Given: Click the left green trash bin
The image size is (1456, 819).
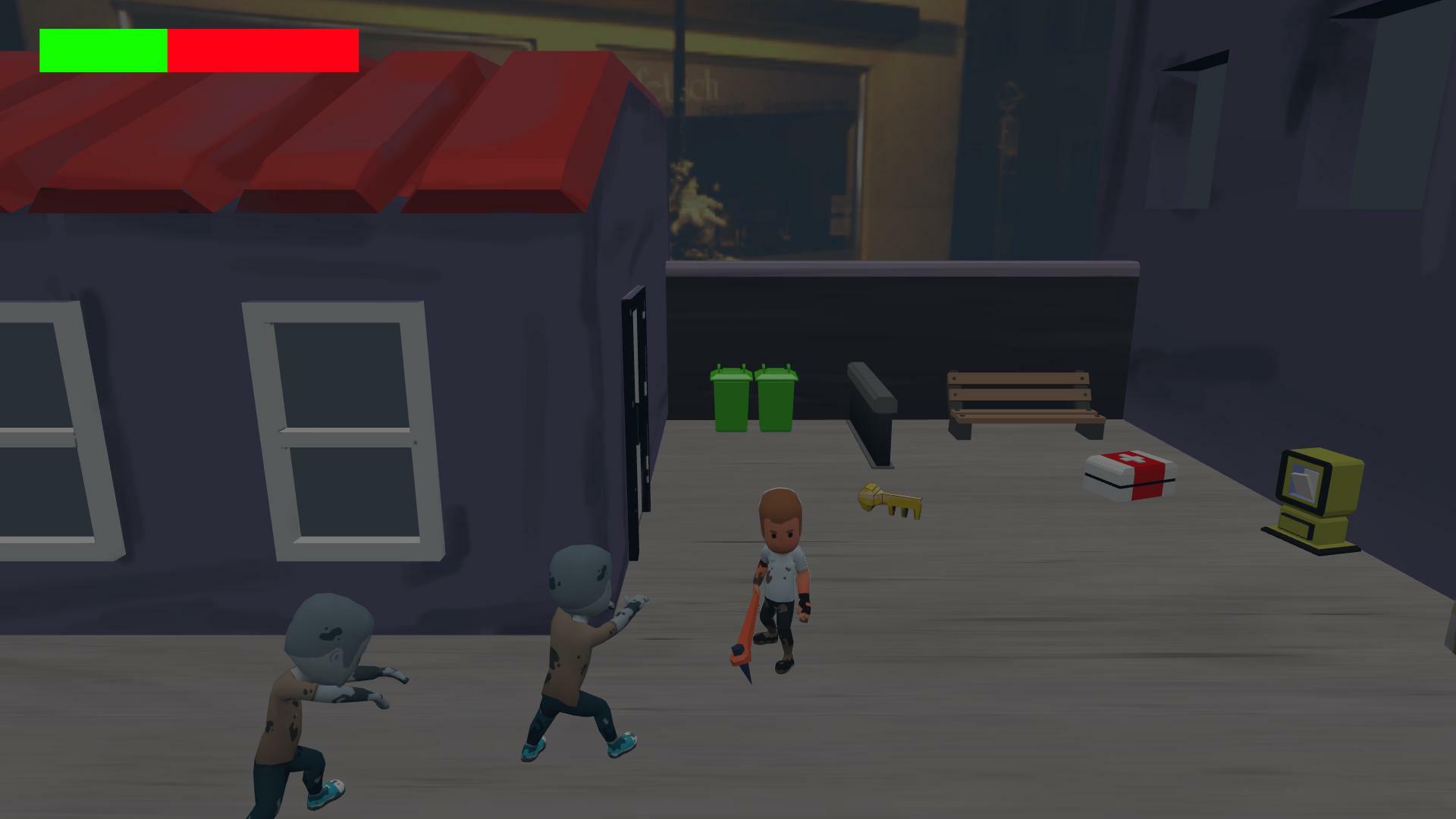Looking at the screenshot, I should click(730, 402).
